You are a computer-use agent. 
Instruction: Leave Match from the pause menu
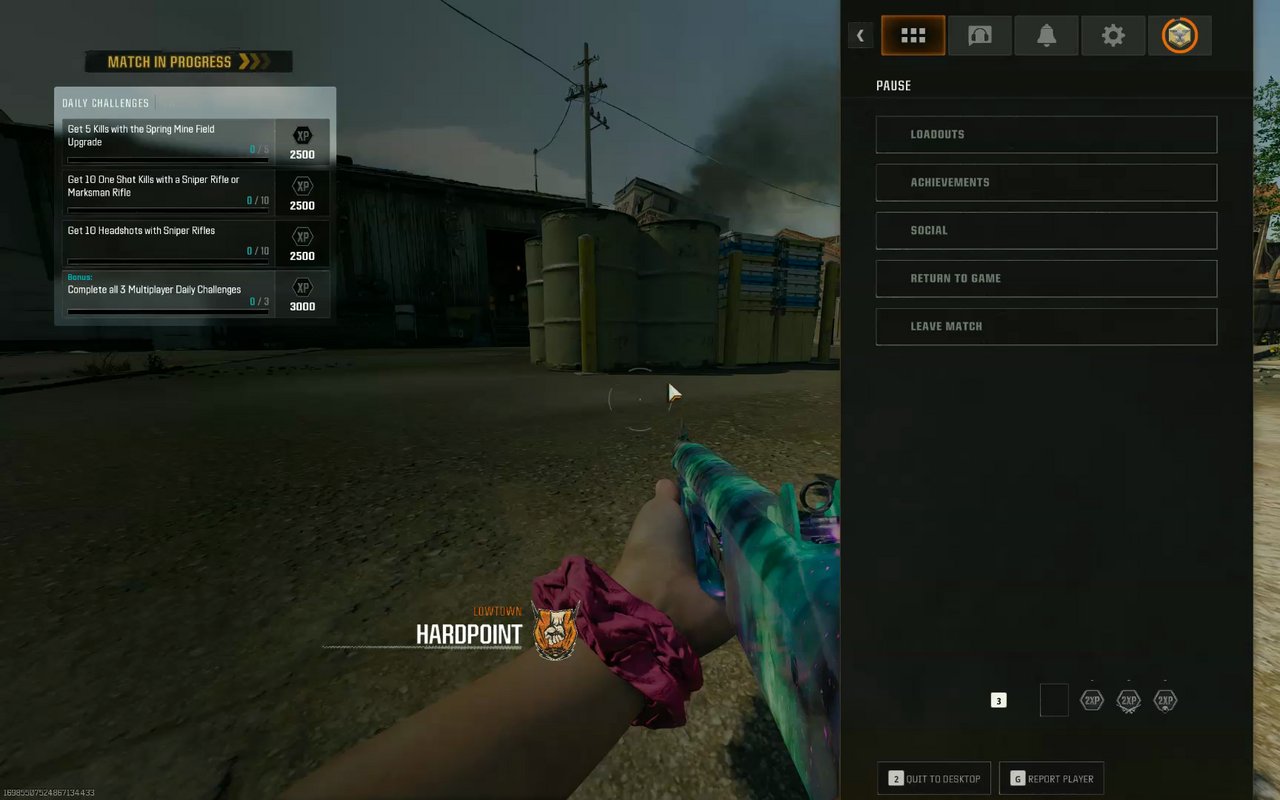coord(1046,326)
